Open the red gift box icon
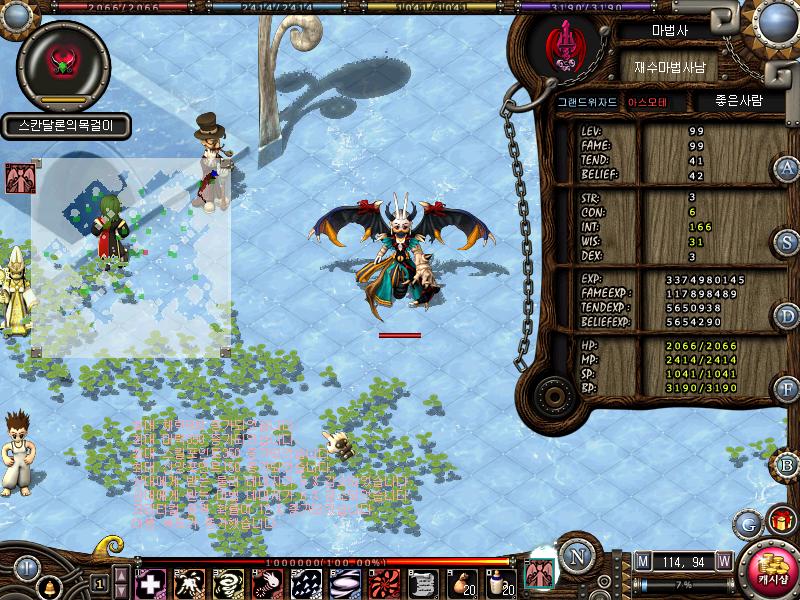This screenshot has height=600, width=800. [781, 521]
